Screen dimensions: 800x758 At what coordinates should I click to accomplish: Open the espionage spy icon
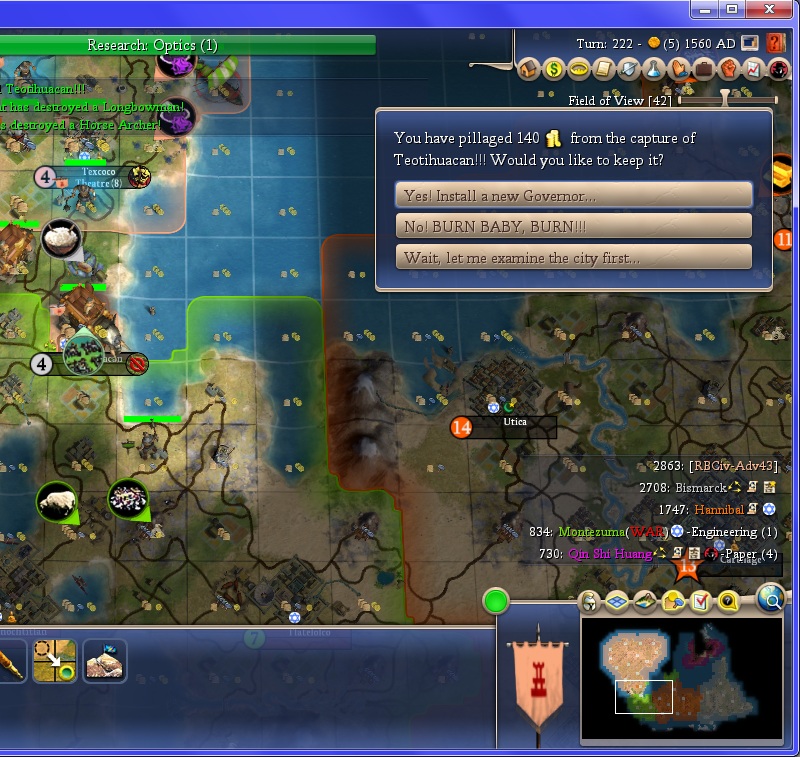pyautogui.click(x=779, y=70)
